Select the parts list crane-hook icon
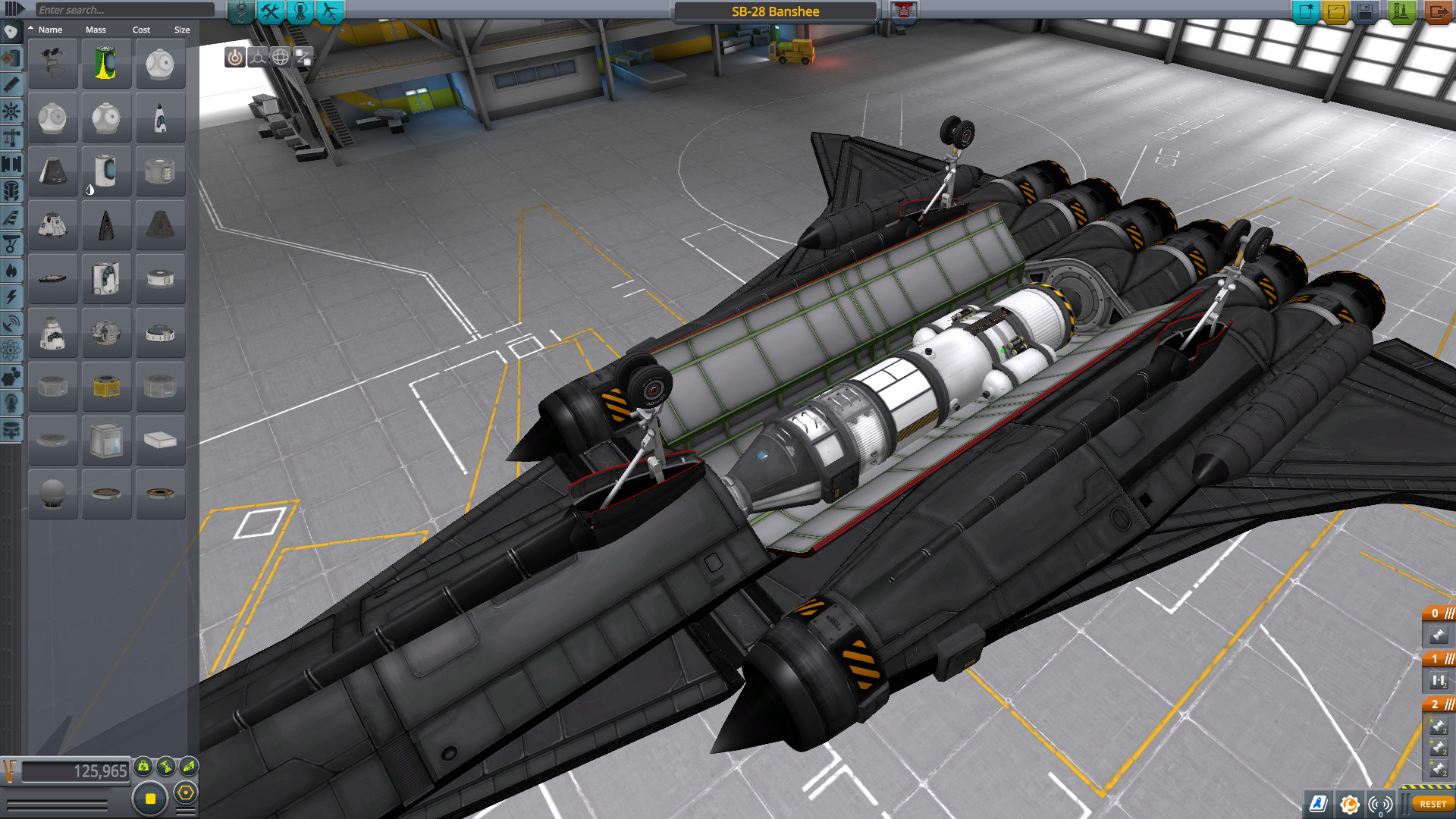 coord(240,10)
